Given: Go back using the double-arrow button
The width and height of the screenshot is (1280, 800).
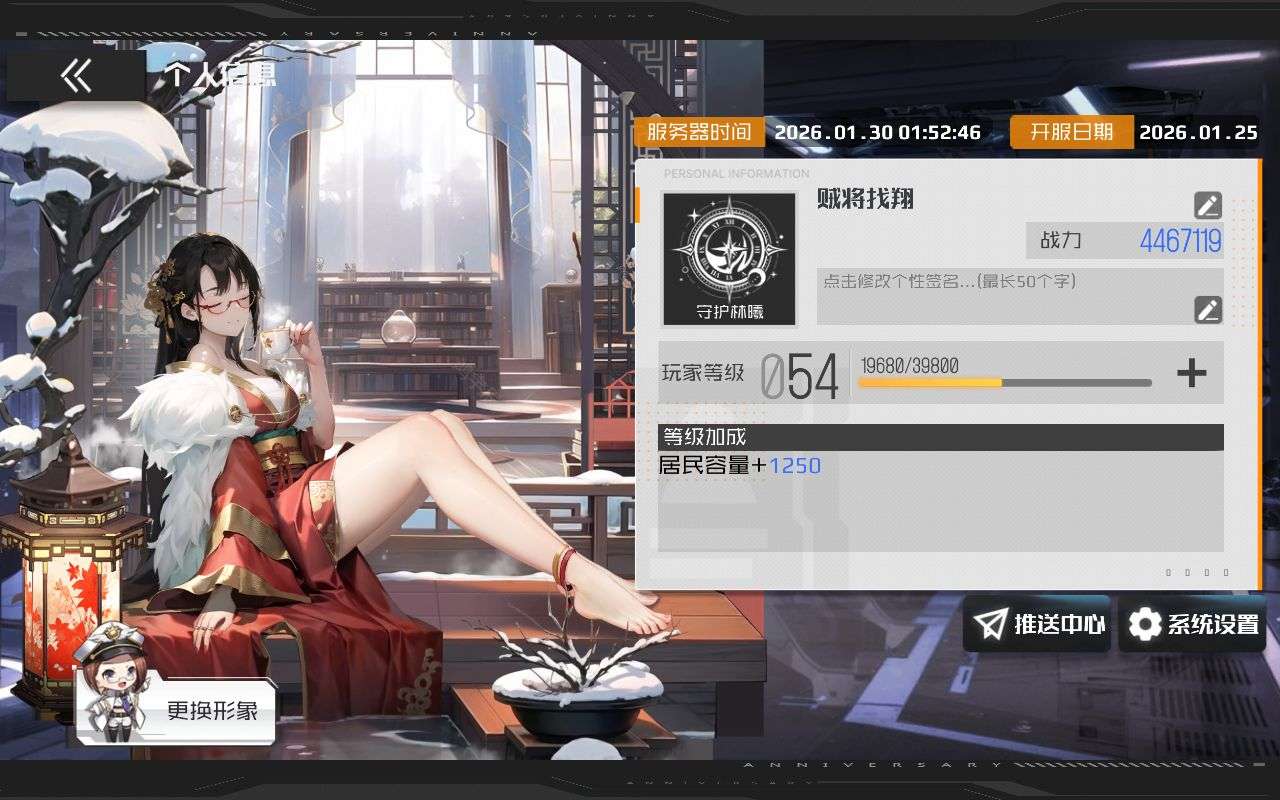Looking at the screenshot, I should tap(76, 76).
